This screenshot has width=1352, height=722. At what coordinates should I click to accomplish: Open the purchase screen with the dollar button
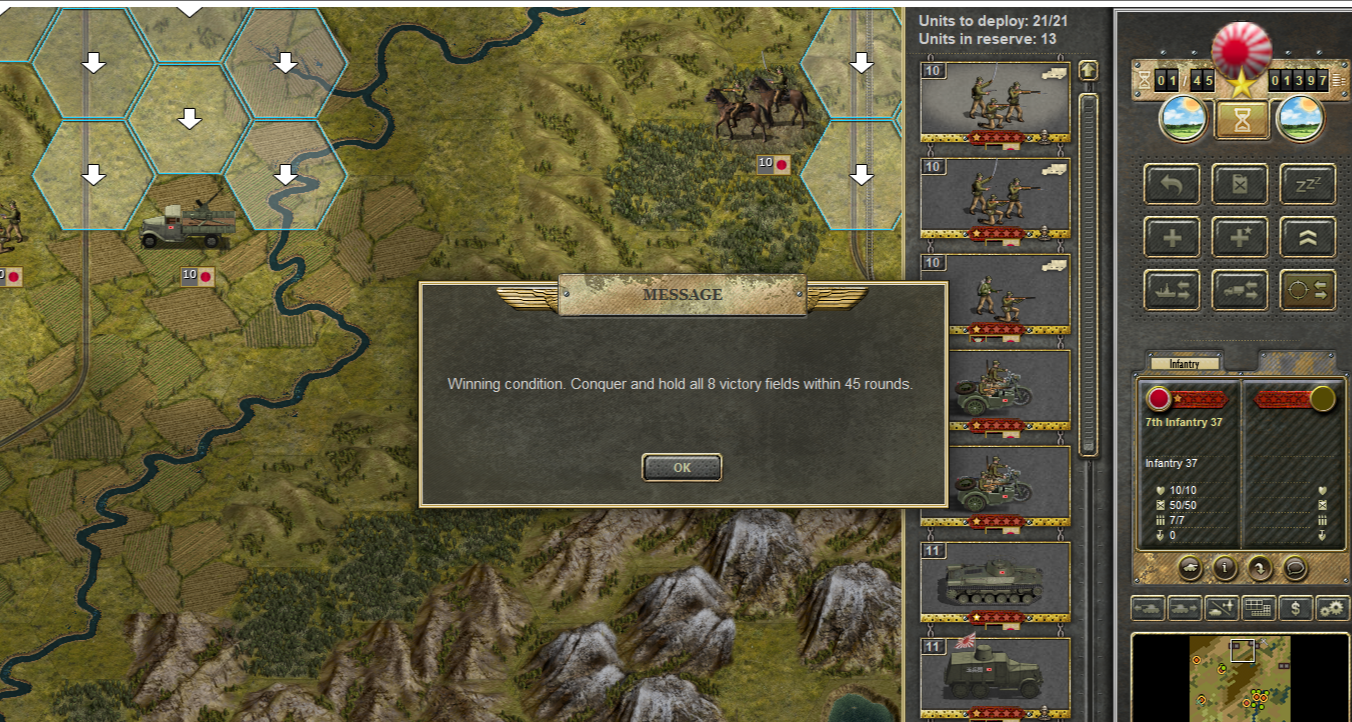click(1296, 607)
